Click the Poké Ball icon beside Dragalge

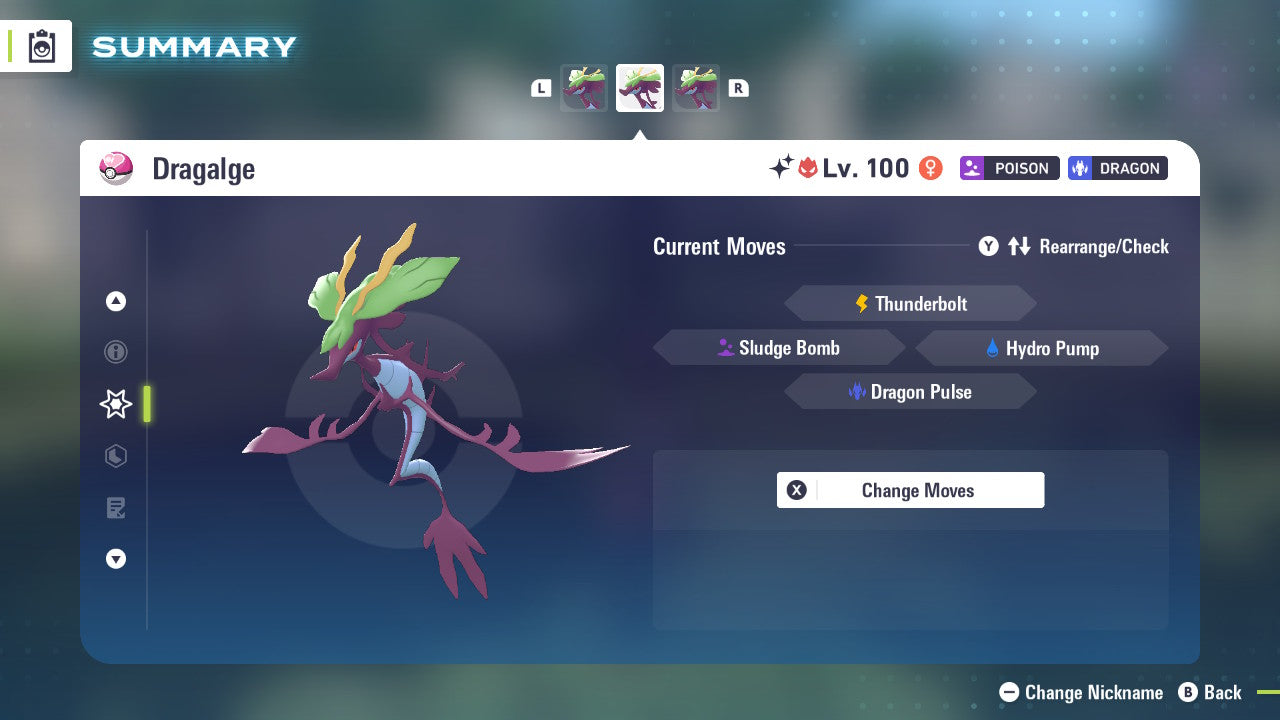116,168
